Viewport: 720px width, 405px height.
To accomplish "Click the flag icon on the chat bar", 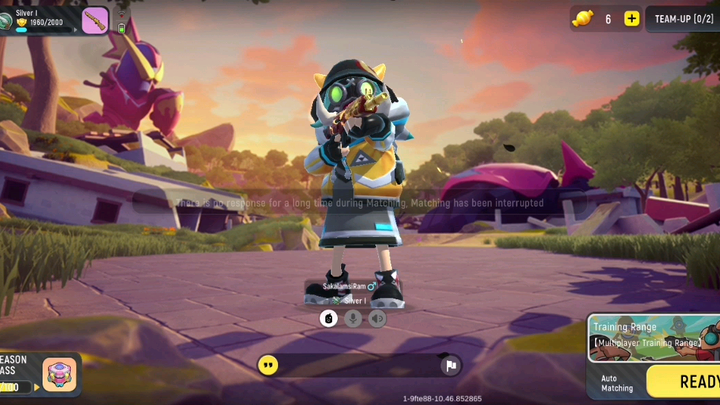I will pos(451,366).
